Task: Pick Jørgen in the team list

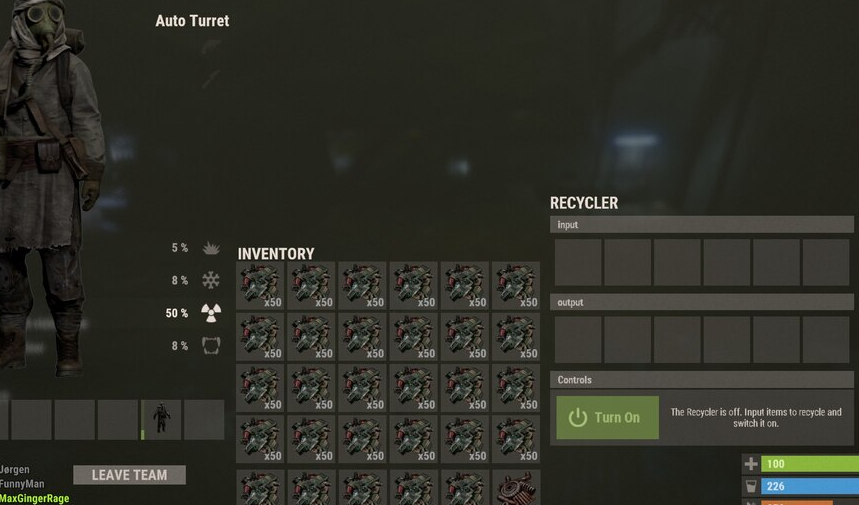Action: click(x=16, y=470)
